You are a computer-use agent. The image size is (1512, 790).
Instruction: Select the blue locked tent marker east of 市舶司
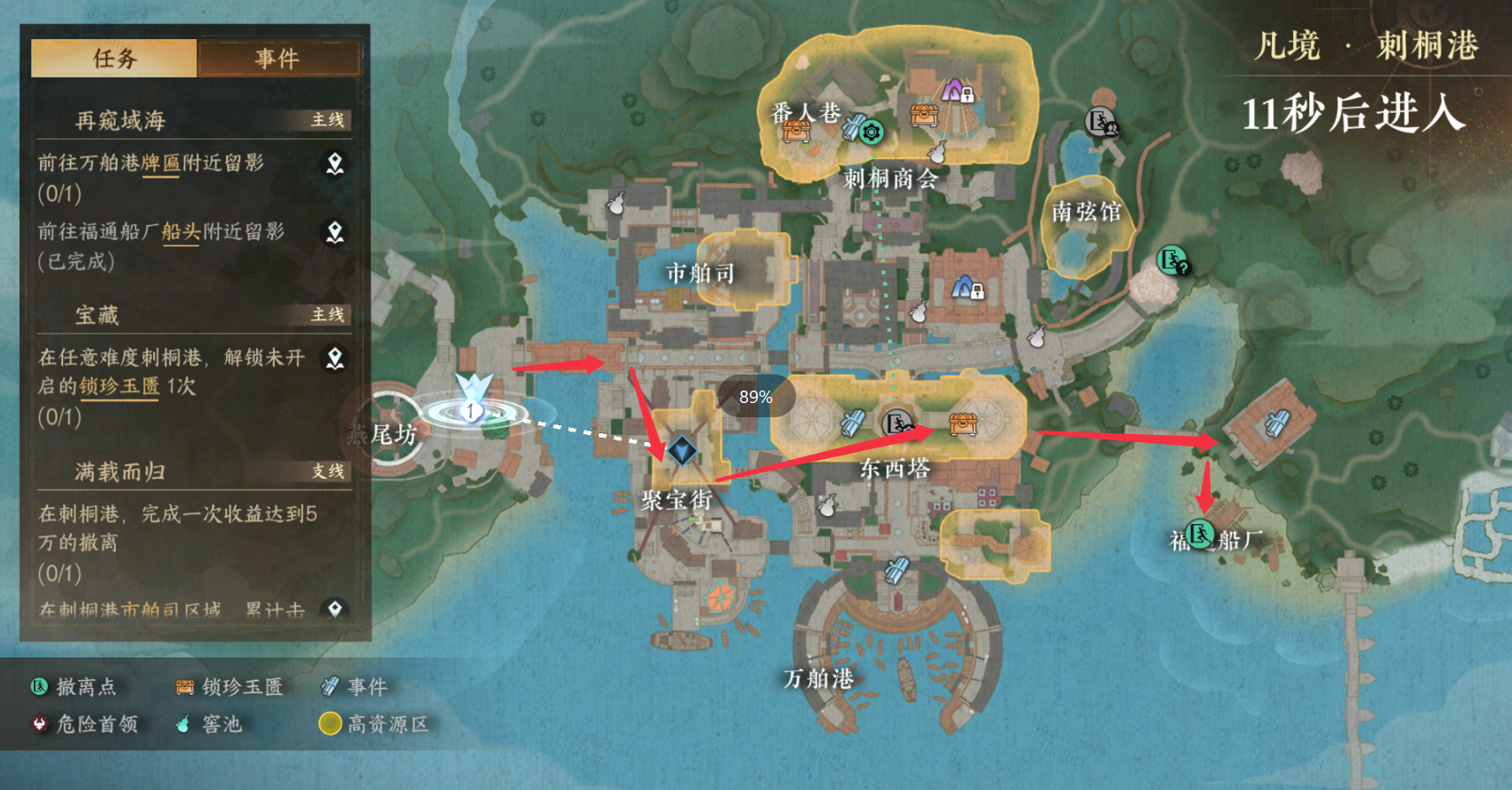pyautogui.click(x=967, y=287)
